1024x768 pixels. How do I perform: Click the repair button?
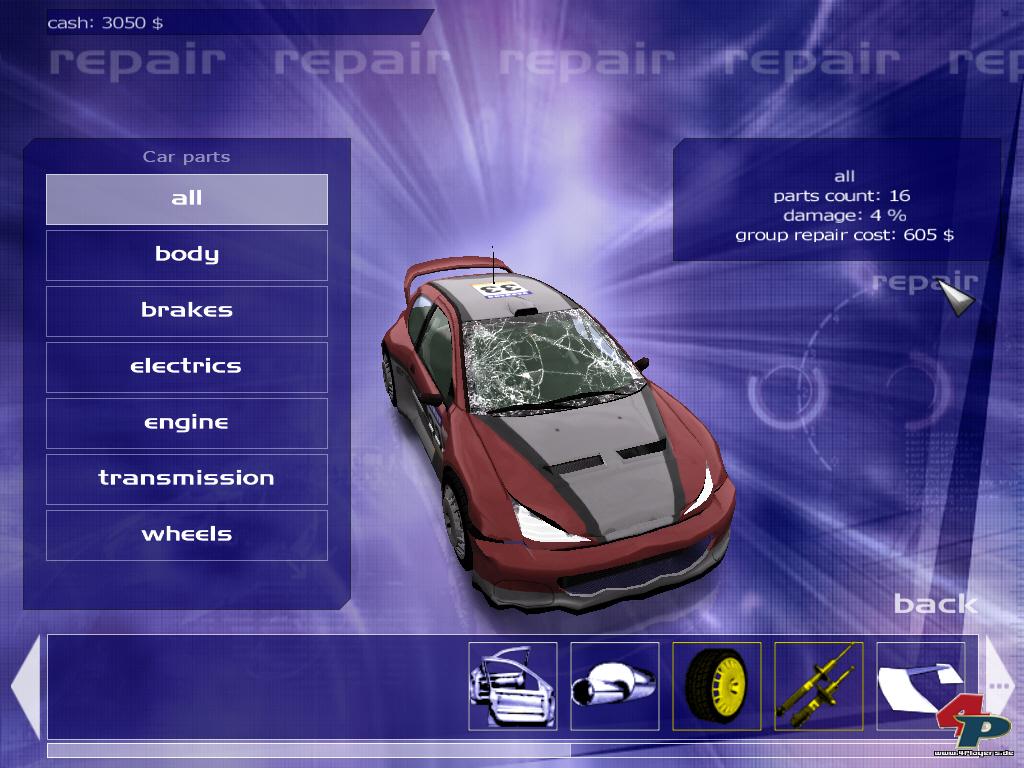click(923, 283)
